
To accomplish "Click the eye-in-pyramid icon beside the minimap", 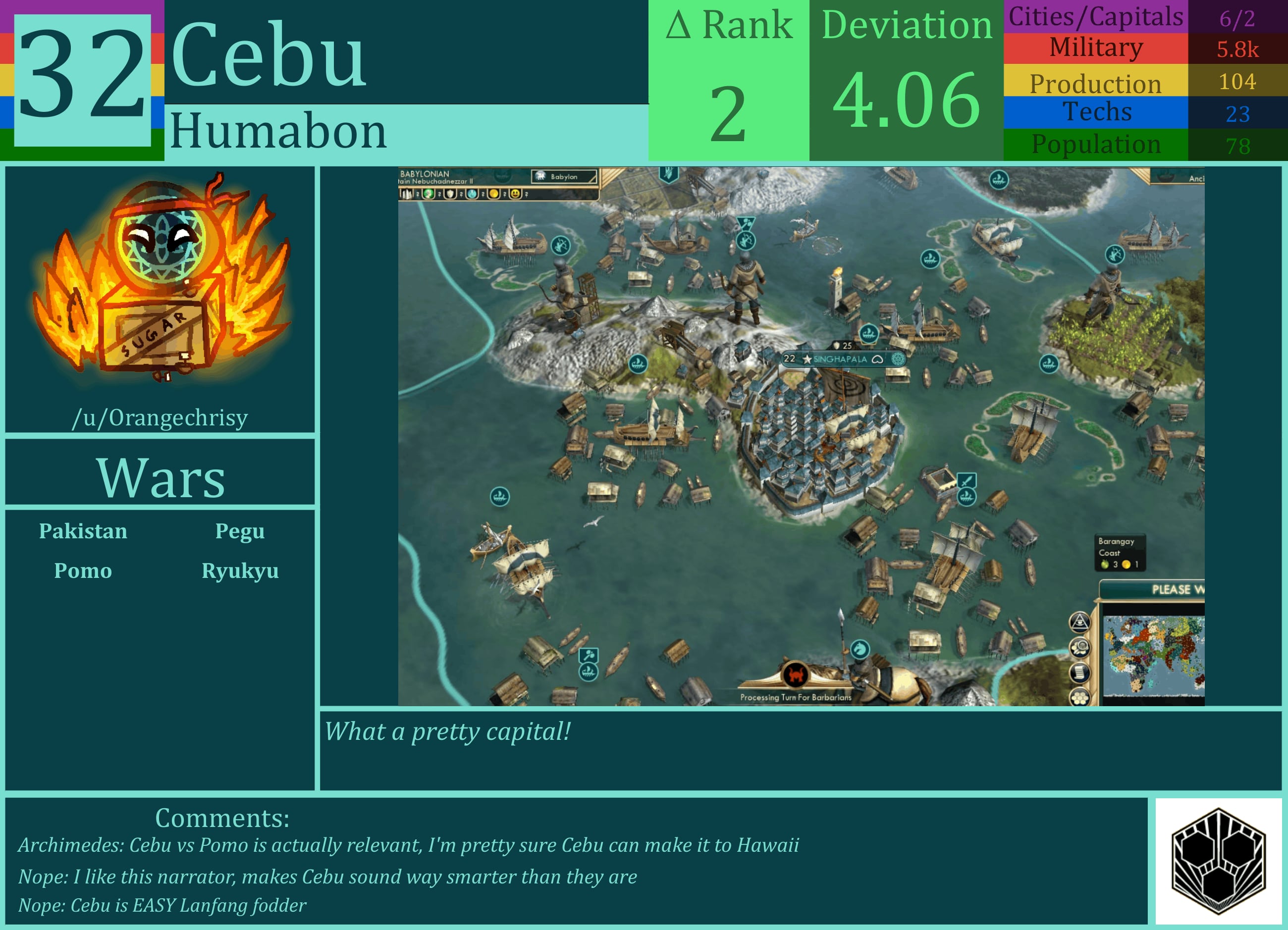I will tap(1079, 621).
